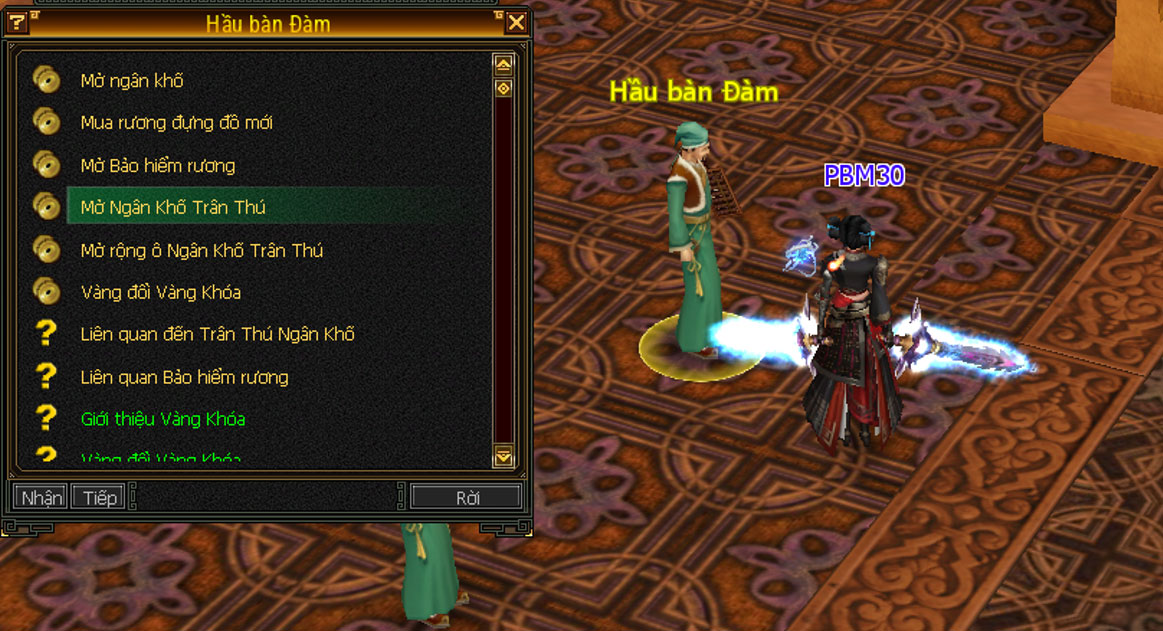
Task: Open the help question-mark icon in title bar
Action: coord(16,22)
